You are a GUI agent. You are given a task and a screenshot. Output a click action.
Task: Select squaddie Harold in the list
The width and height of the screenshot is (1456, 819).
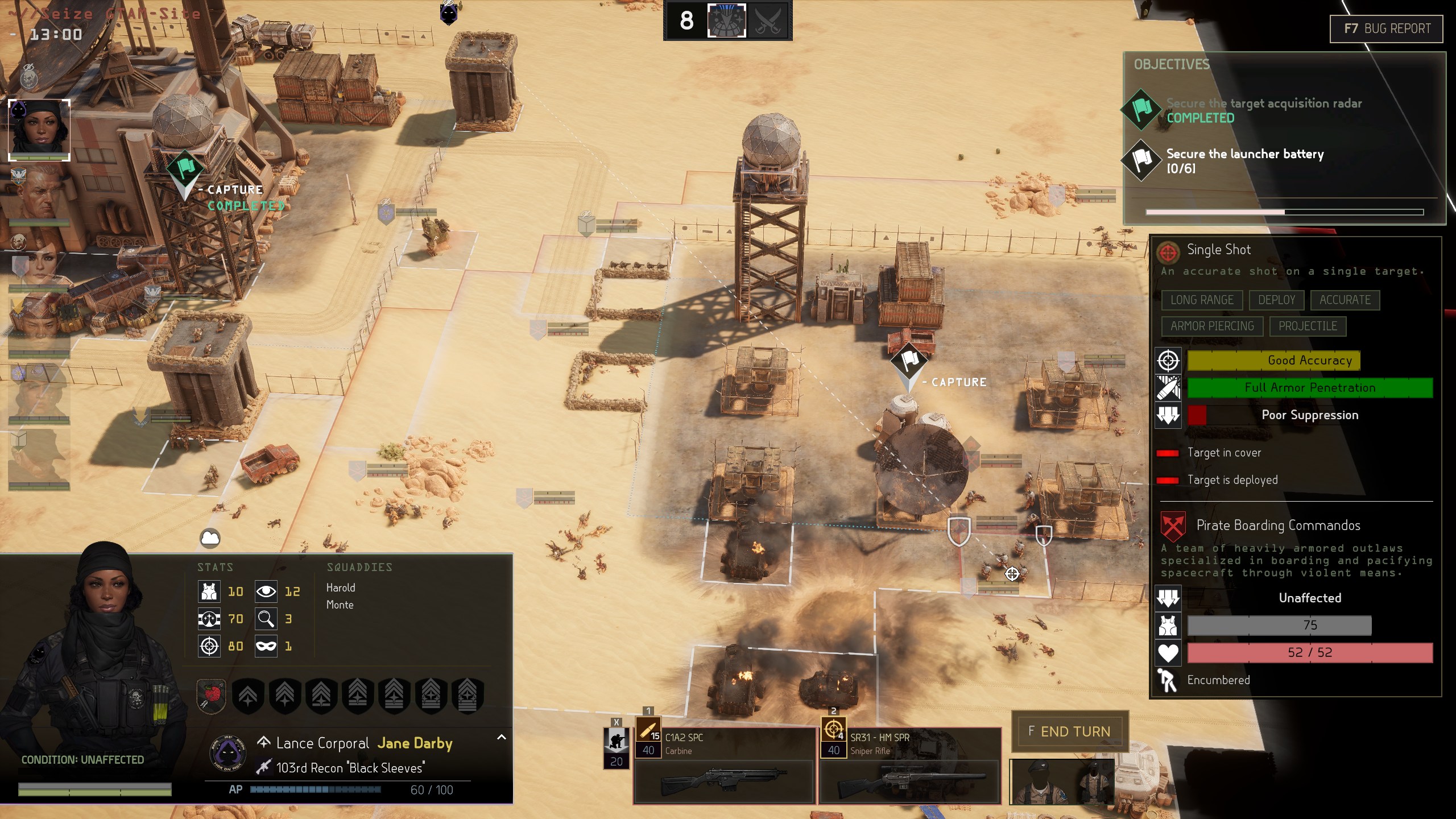341,588
